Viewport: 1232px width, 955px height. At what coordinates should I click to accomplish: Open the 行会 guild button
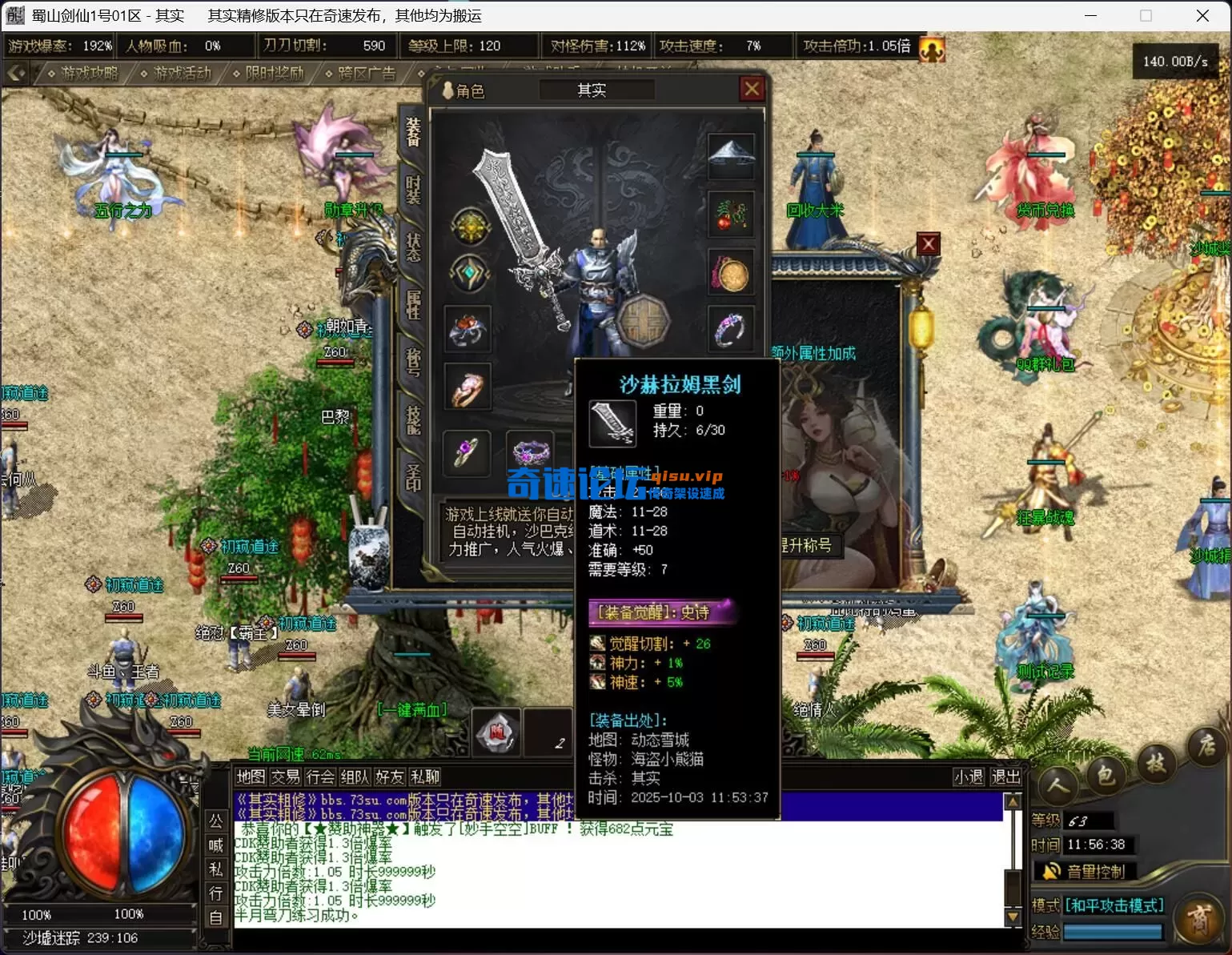tap(320, 776)
